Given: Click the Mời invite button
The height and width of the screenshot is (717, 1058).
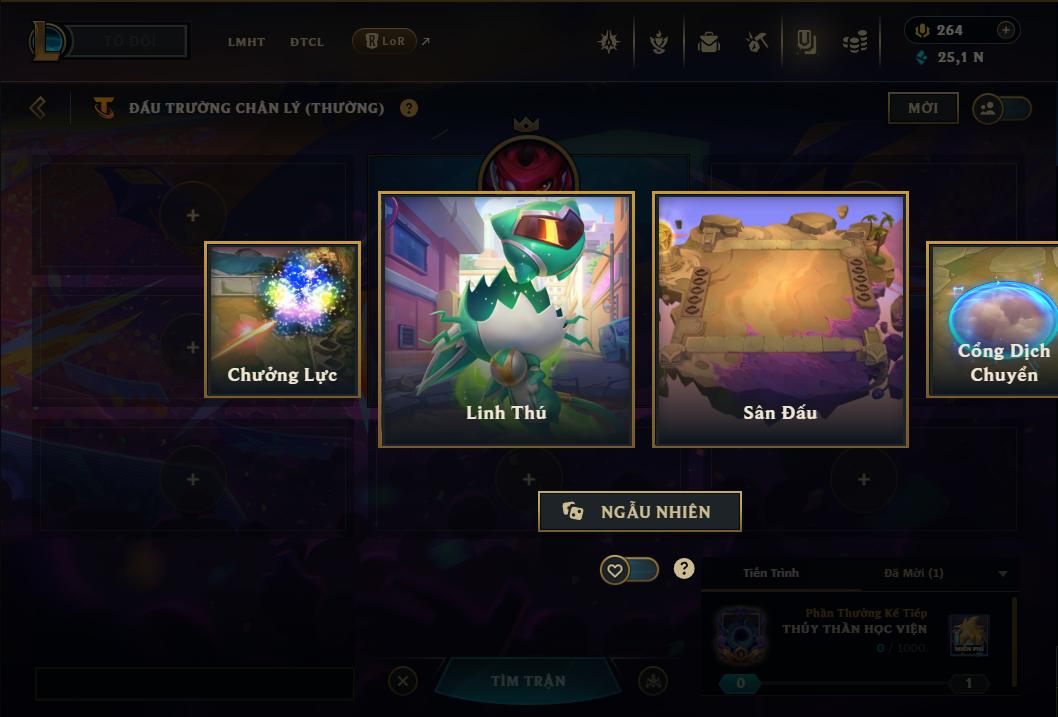Looking at the screenshot, I should point(923,108).
